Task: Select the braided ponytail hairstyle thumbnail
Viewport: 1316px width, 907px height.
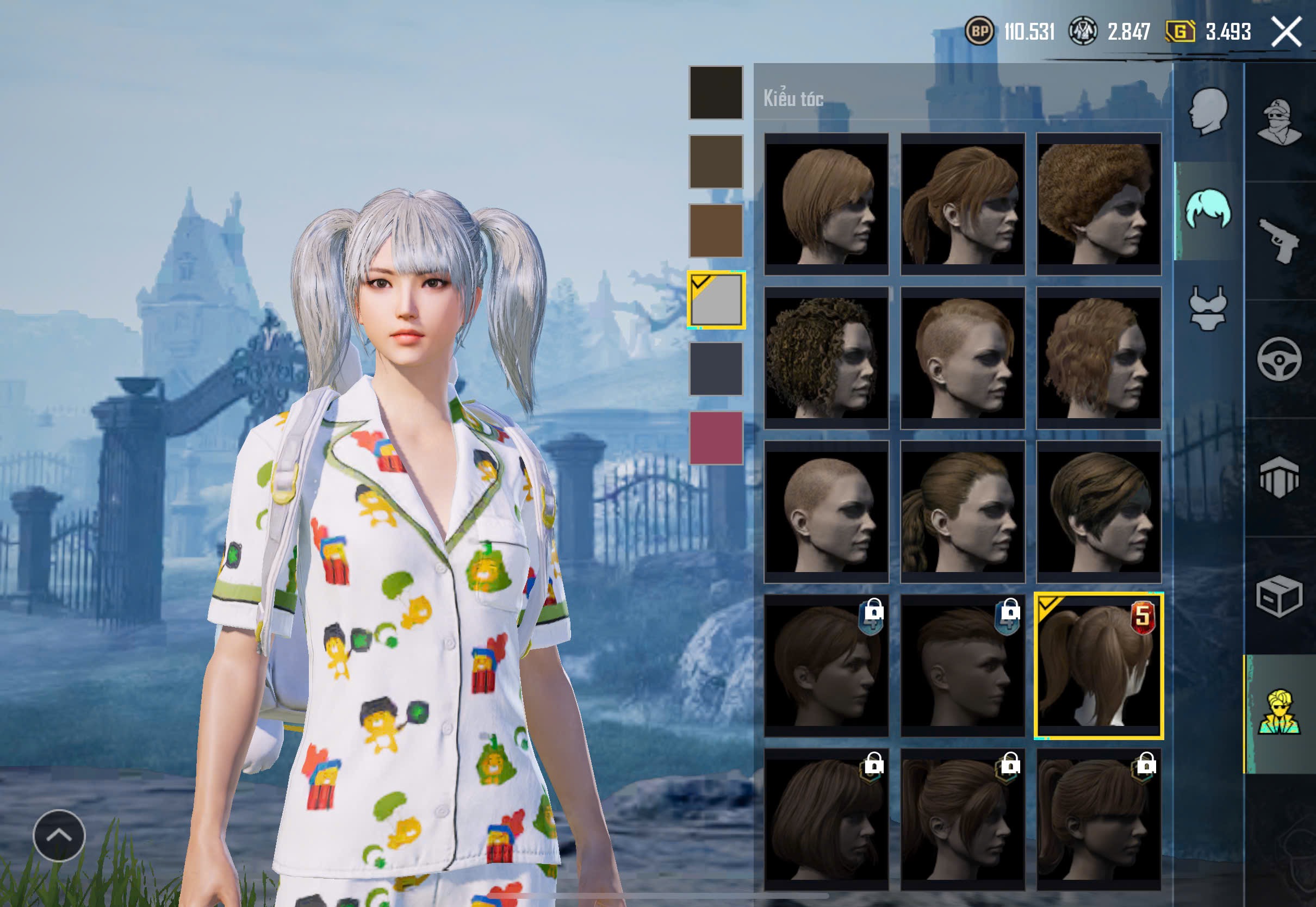Action: [x=962, y=512]
